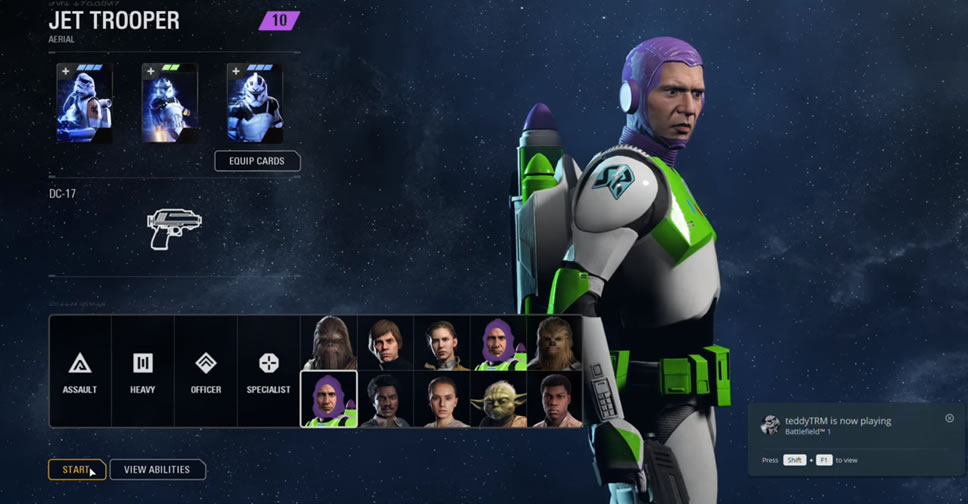Click the DC-17 blaster pistol icon

[173, 227]
